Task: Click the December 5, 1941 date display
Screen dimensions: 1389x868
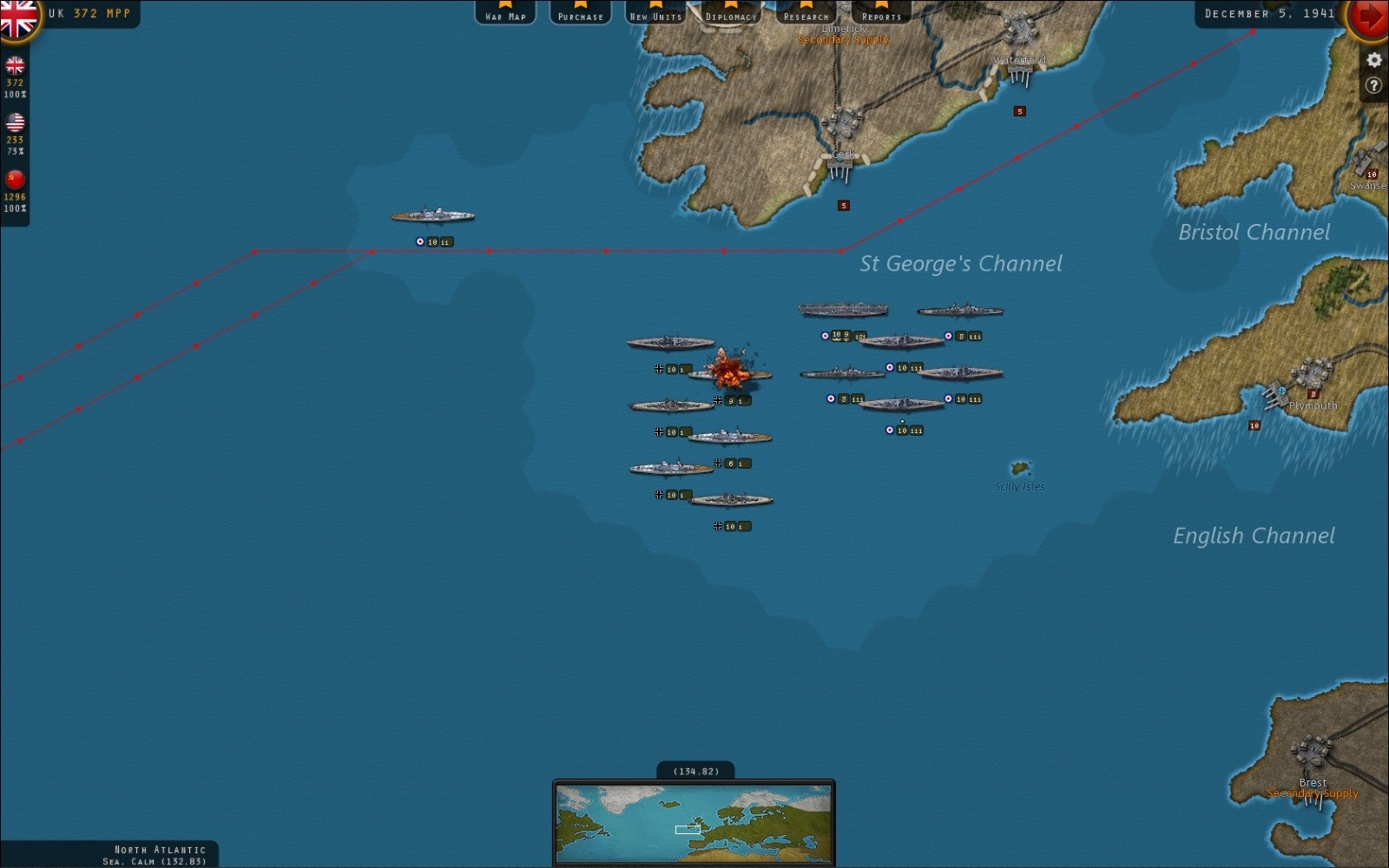Action: click(1271, 13)
